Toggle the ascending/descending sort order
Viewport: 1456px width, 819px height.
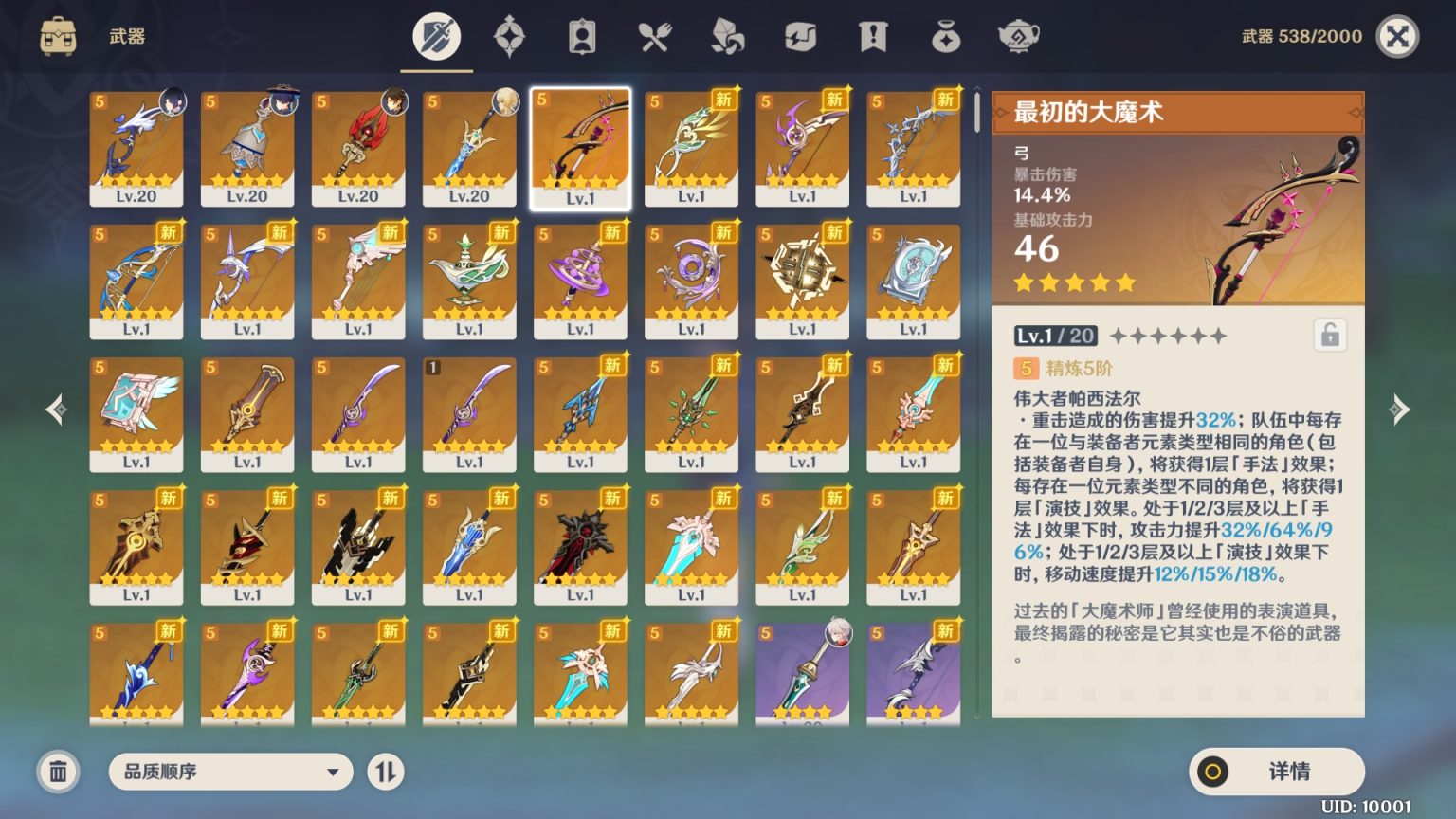point(385,772)
